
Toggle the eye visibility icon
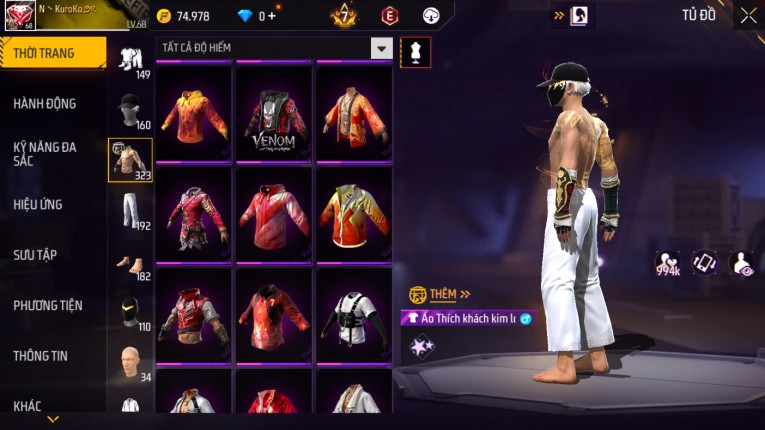[x=741, y=262]
